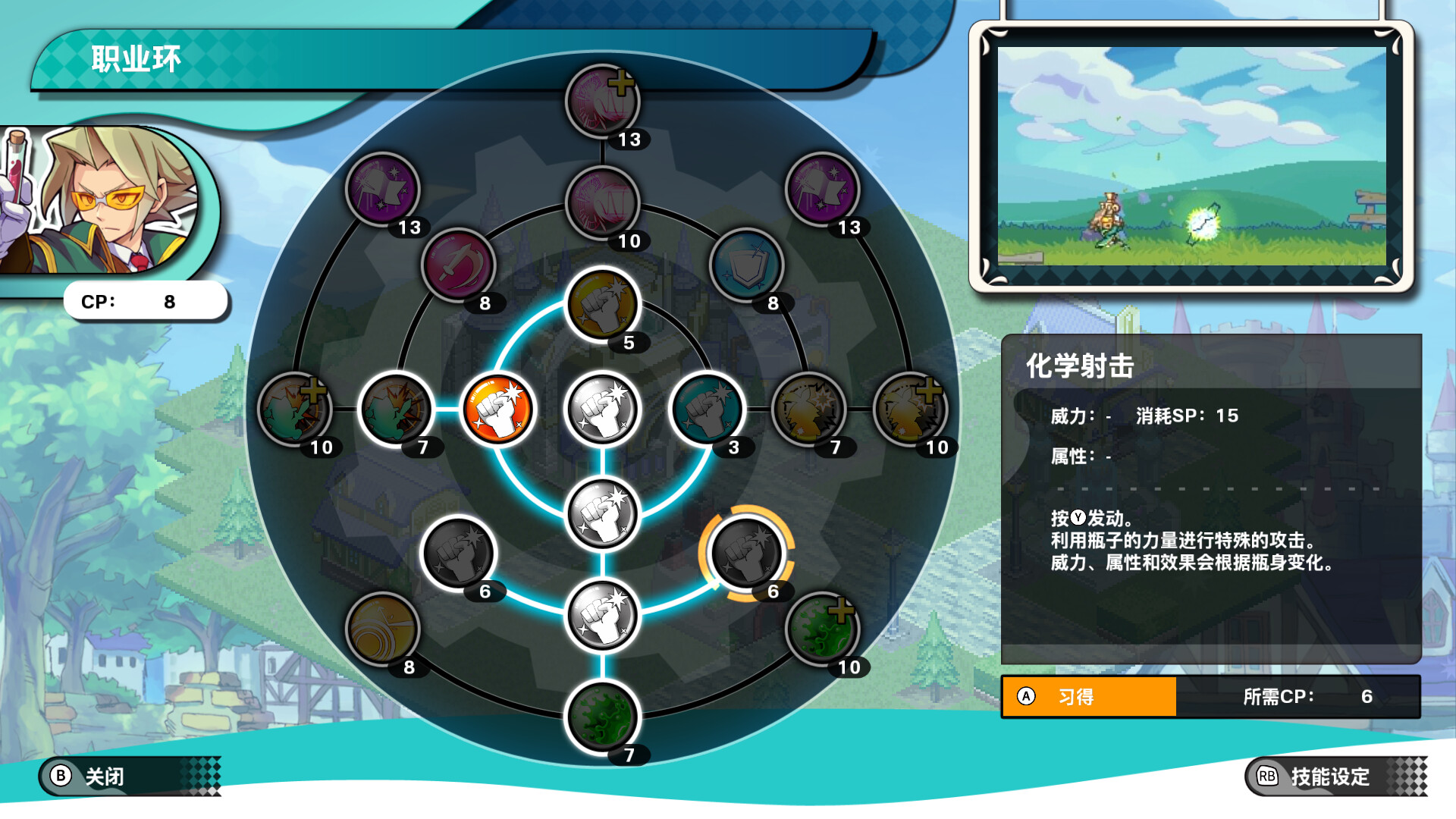Choose the crimson sword-slash node costing 8
The height and width of the screenshot is (819, 1456).
[x=458, y=265]
